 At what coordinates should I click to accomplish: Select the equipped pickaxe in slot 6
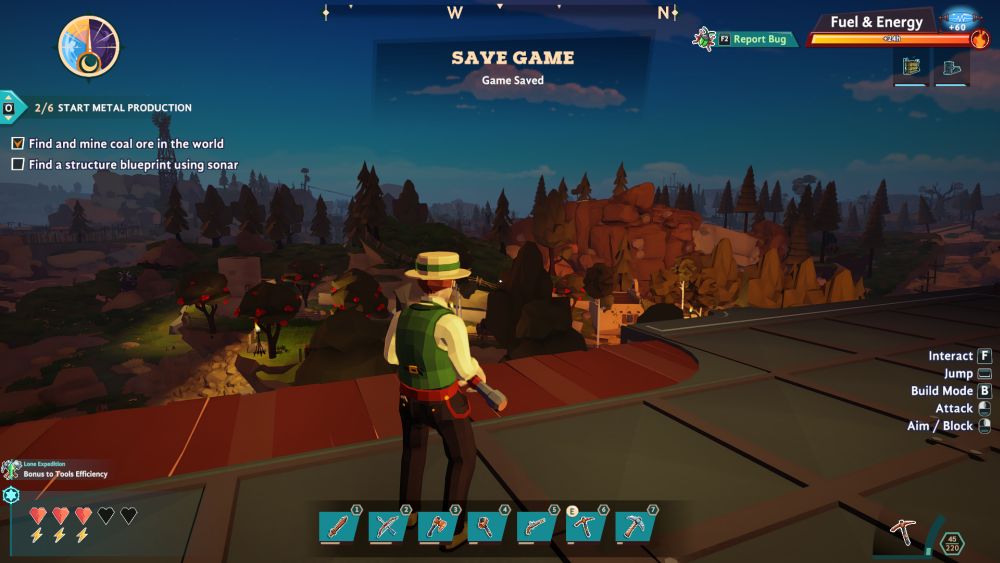[585, 526]
